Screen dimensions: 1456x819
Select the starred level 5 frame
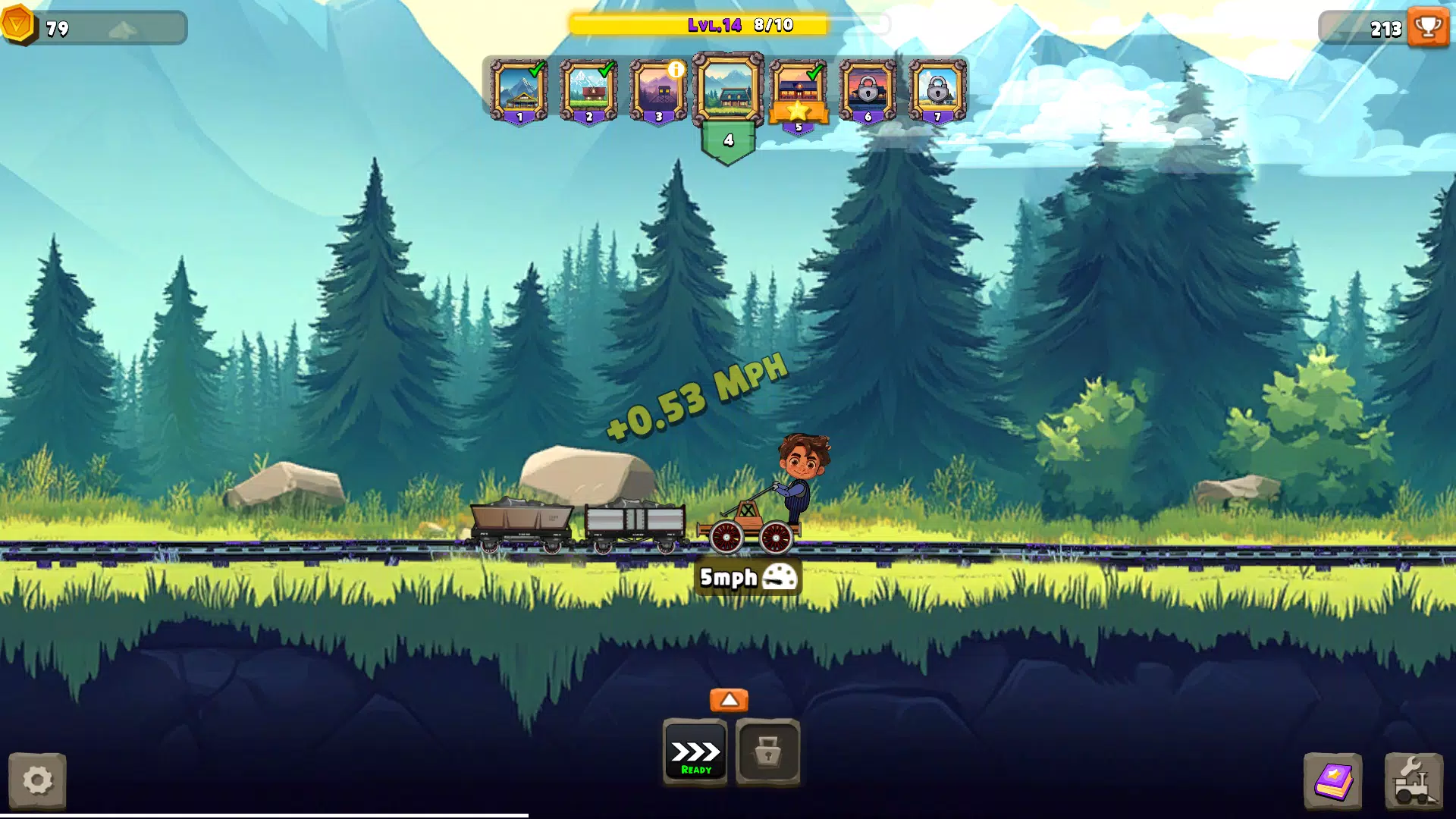click(x=799, y=89)
